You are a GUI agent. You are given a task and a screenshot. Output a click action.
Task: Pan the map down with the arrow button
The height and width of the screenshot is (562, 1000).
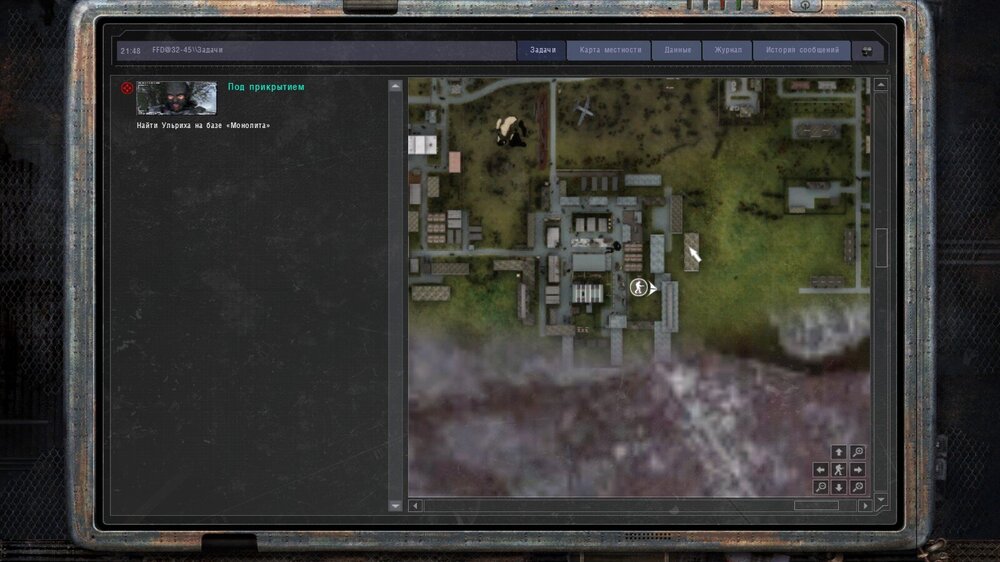click(x=839, y=487)
